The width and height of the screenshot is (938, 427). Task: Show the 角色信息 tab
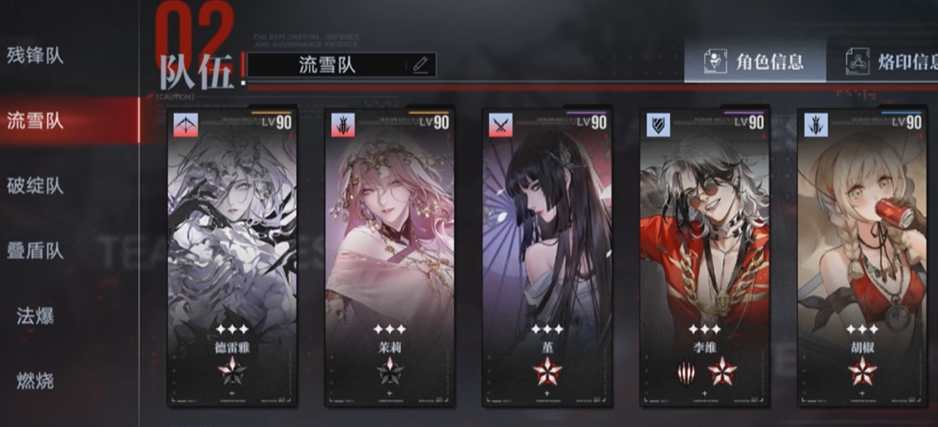[x=755, y=62]
